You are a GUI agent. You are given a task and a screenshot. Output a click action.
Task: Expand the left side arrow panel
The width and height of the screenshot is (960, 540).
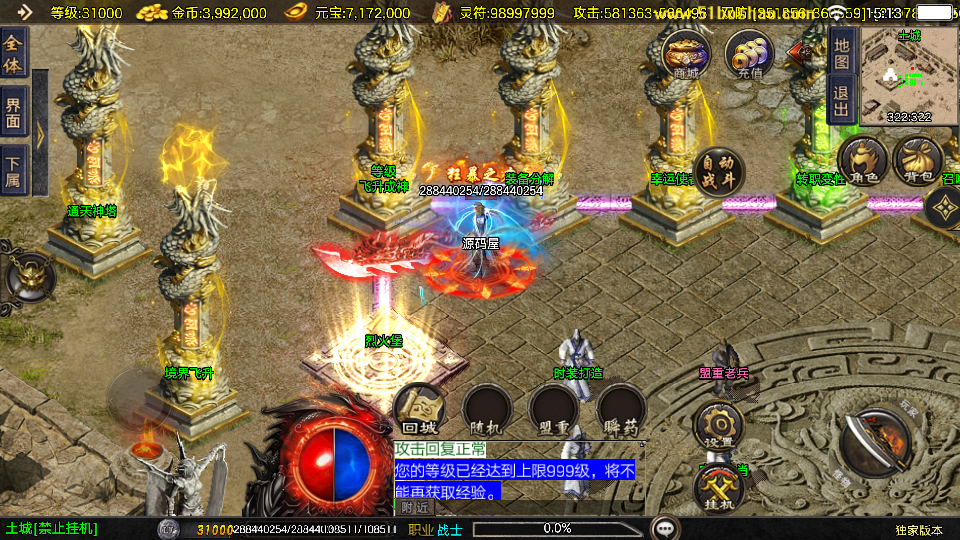(40, 132)
